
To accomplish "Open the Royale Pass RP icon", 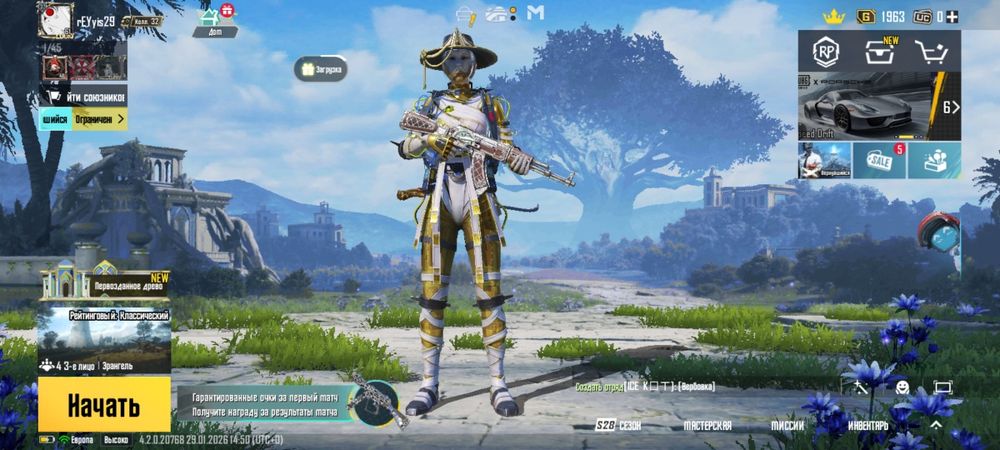I will point(825,51).
